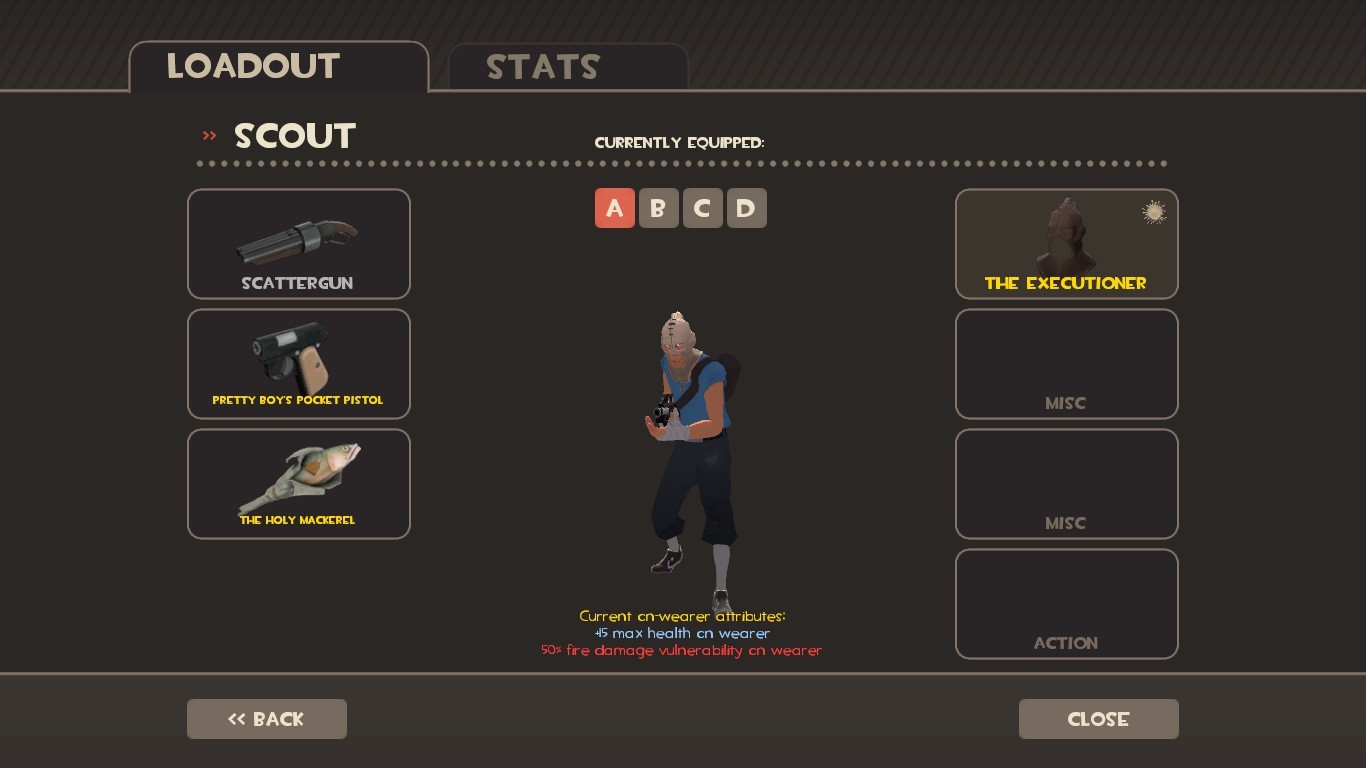Enable loadout preset D
The image size is (1366, 768).
746,208
